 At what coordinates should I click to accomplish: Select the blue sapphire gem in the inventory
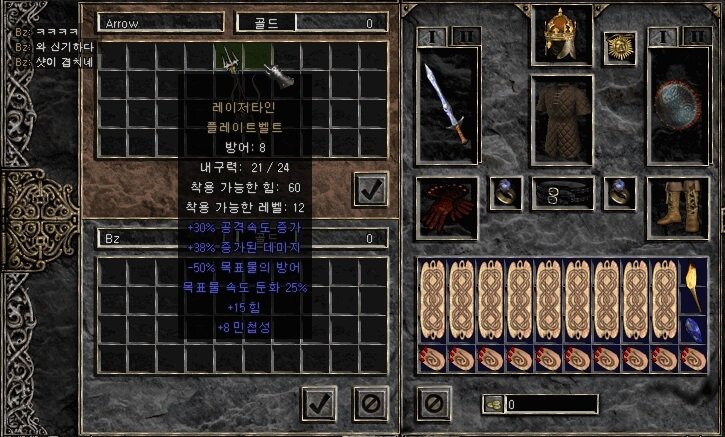pyautogui.click(x=691, y=329)
